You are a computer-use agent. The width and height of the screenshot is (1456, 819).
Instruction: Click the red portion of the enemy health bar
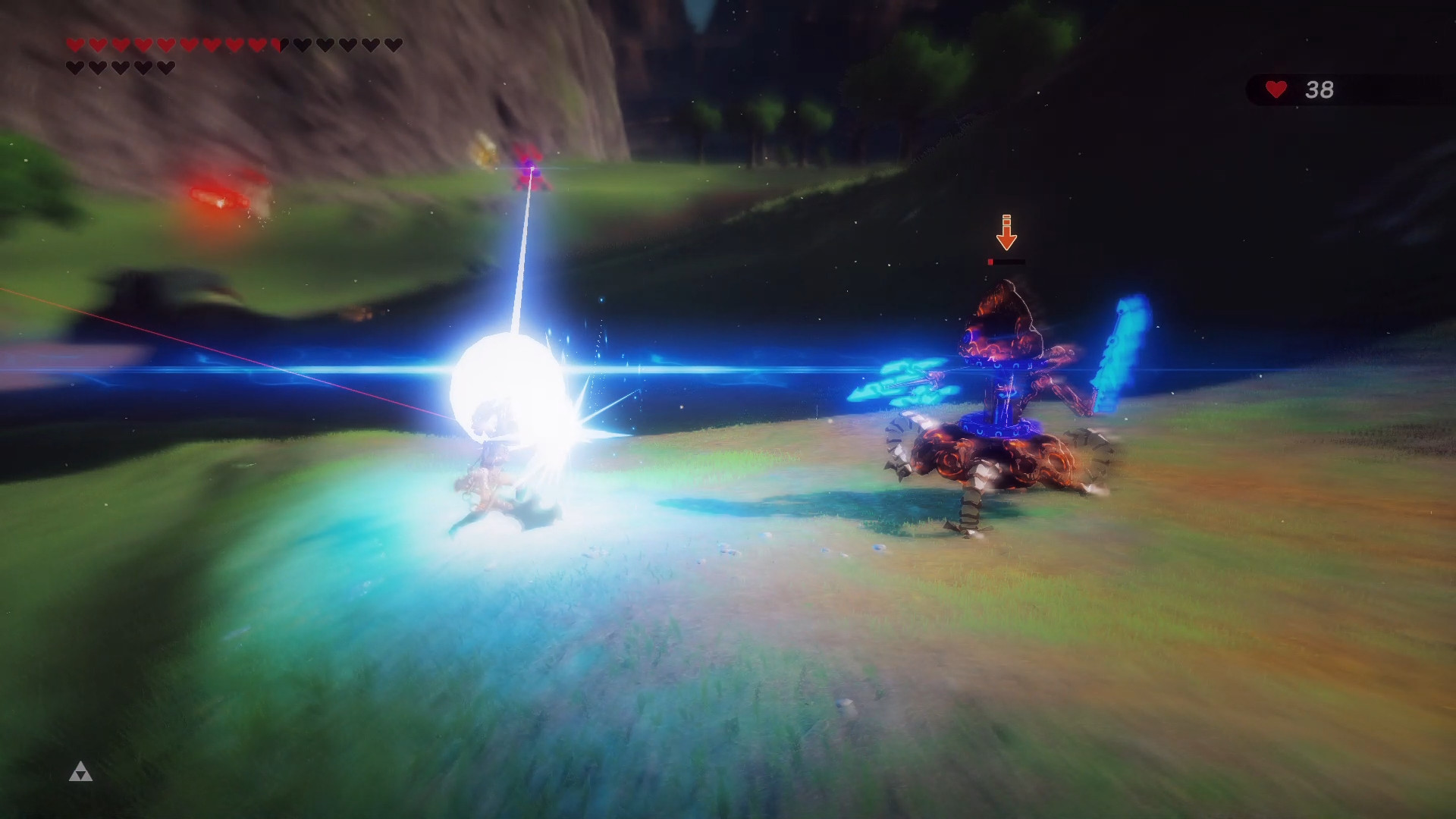click(x=990, y=262)
